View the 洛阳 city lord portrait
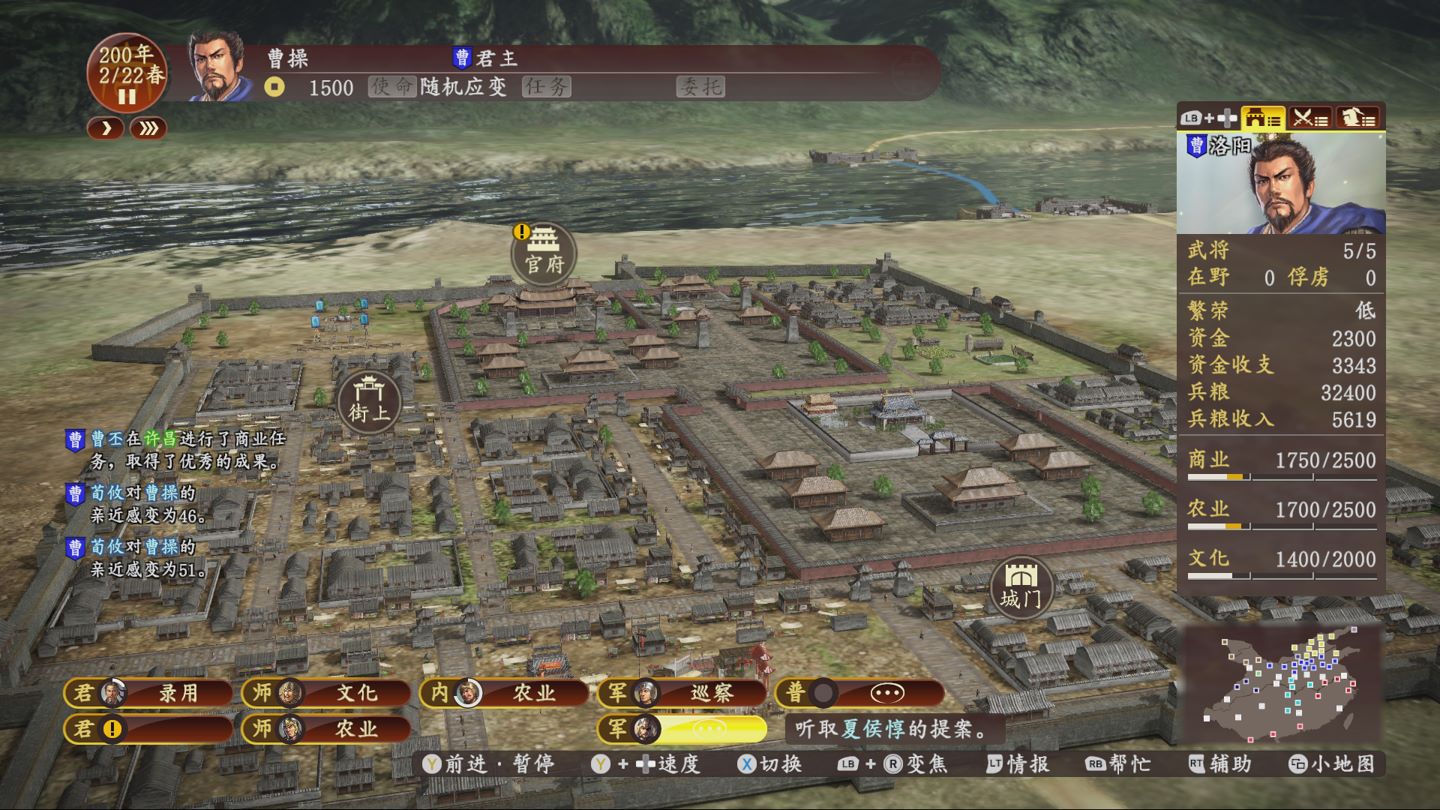 point(1281,185)
